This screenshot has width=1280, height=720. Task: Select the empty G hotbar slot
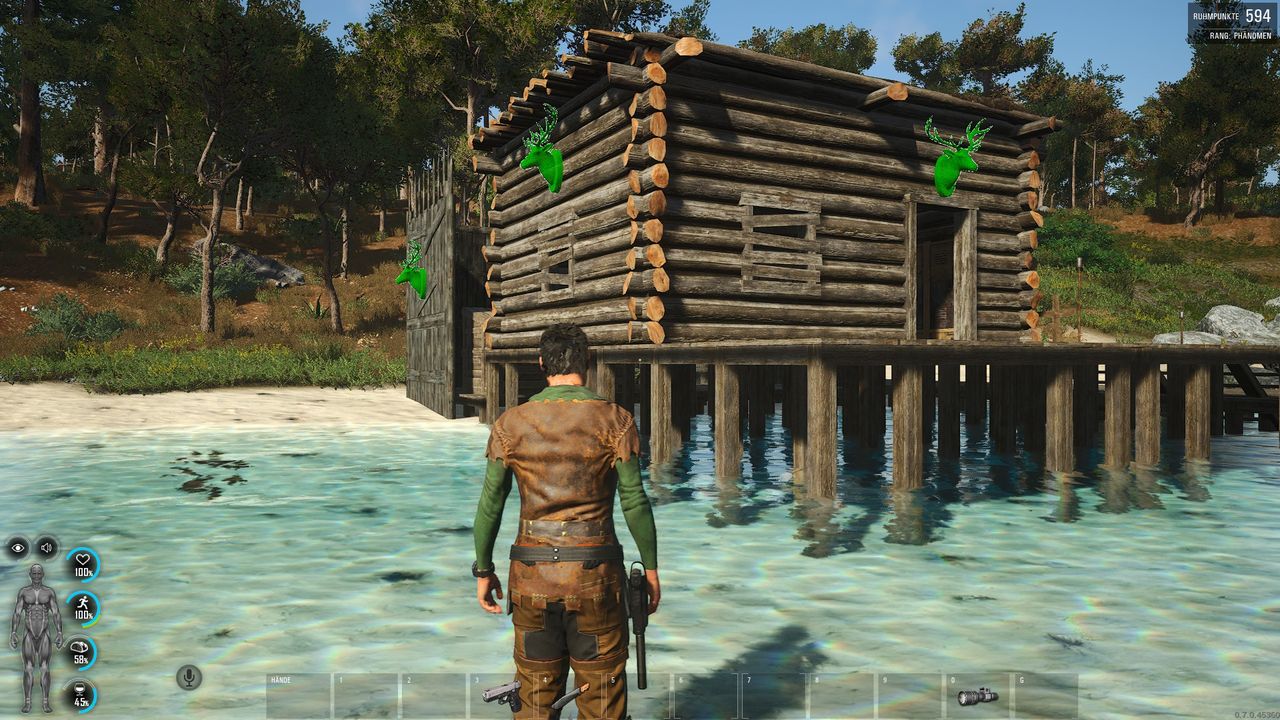1046,696
